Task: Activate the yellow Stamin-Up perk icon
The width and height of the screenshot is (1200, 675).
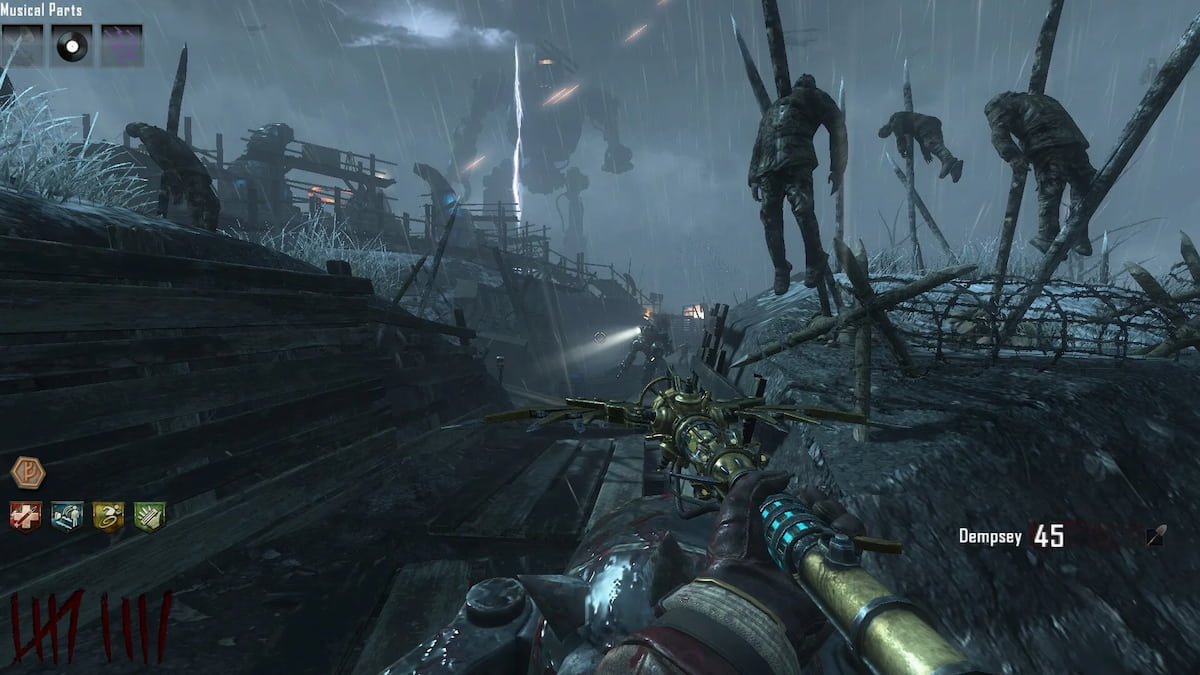Action: pyautogui.click(x=108, y=516)
